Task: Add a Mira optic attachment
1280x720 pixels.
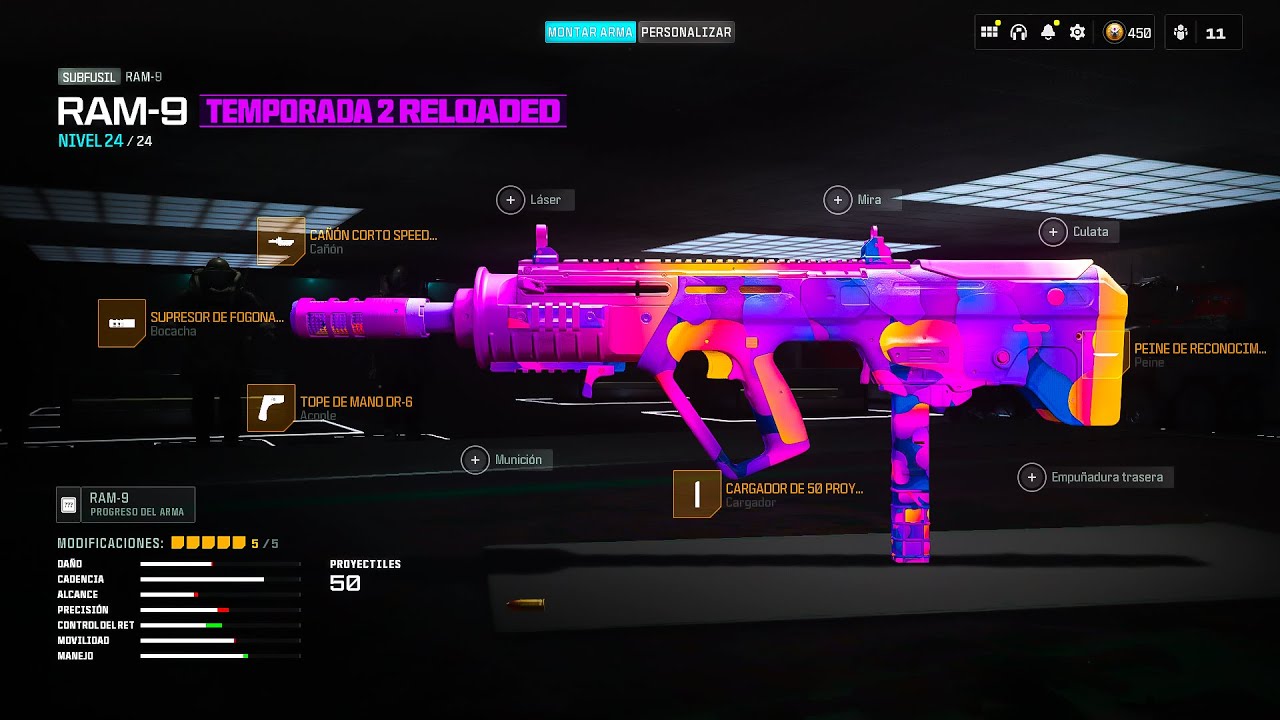Action: [838, 200]
